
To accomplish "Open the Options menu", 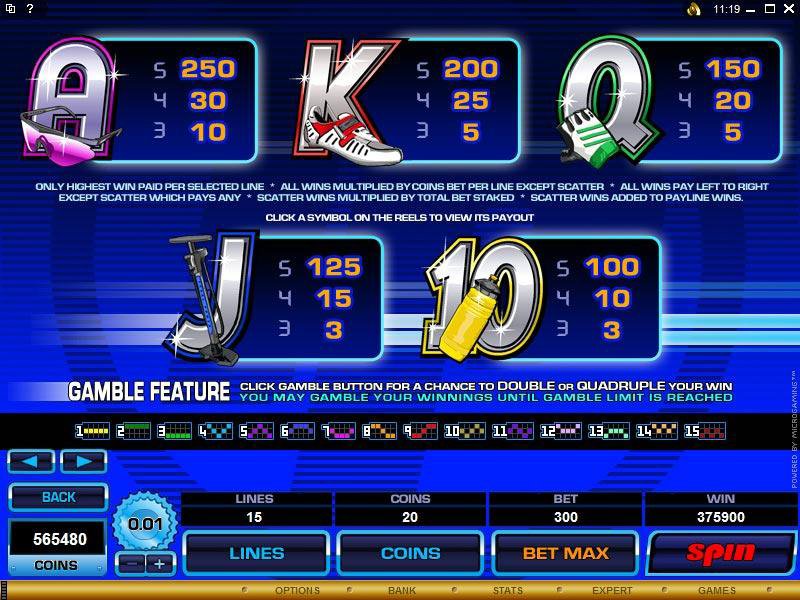I will pos(297,591).
